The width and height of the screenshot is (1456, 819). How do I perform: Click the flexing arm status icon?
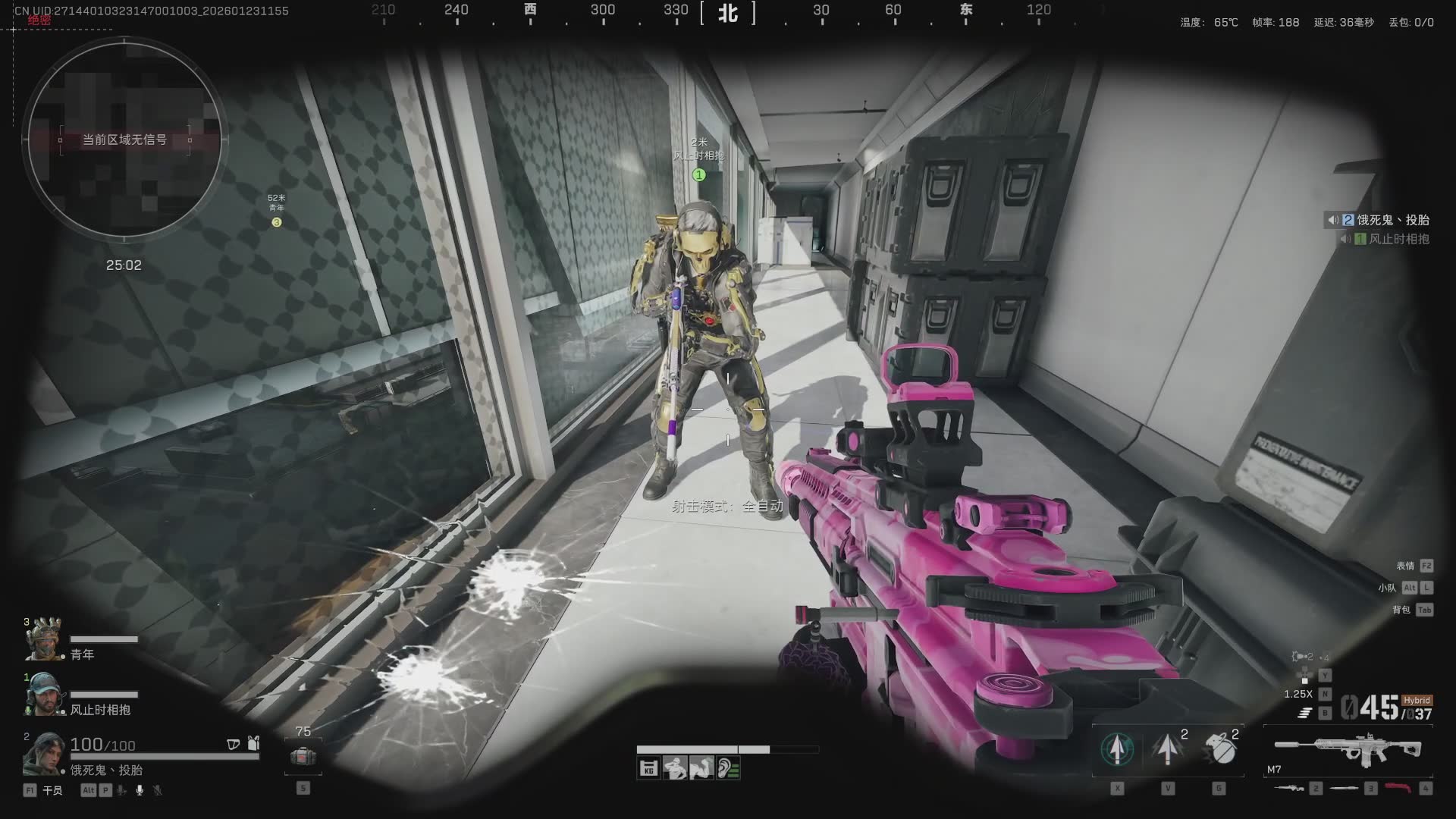click(701, 769)
